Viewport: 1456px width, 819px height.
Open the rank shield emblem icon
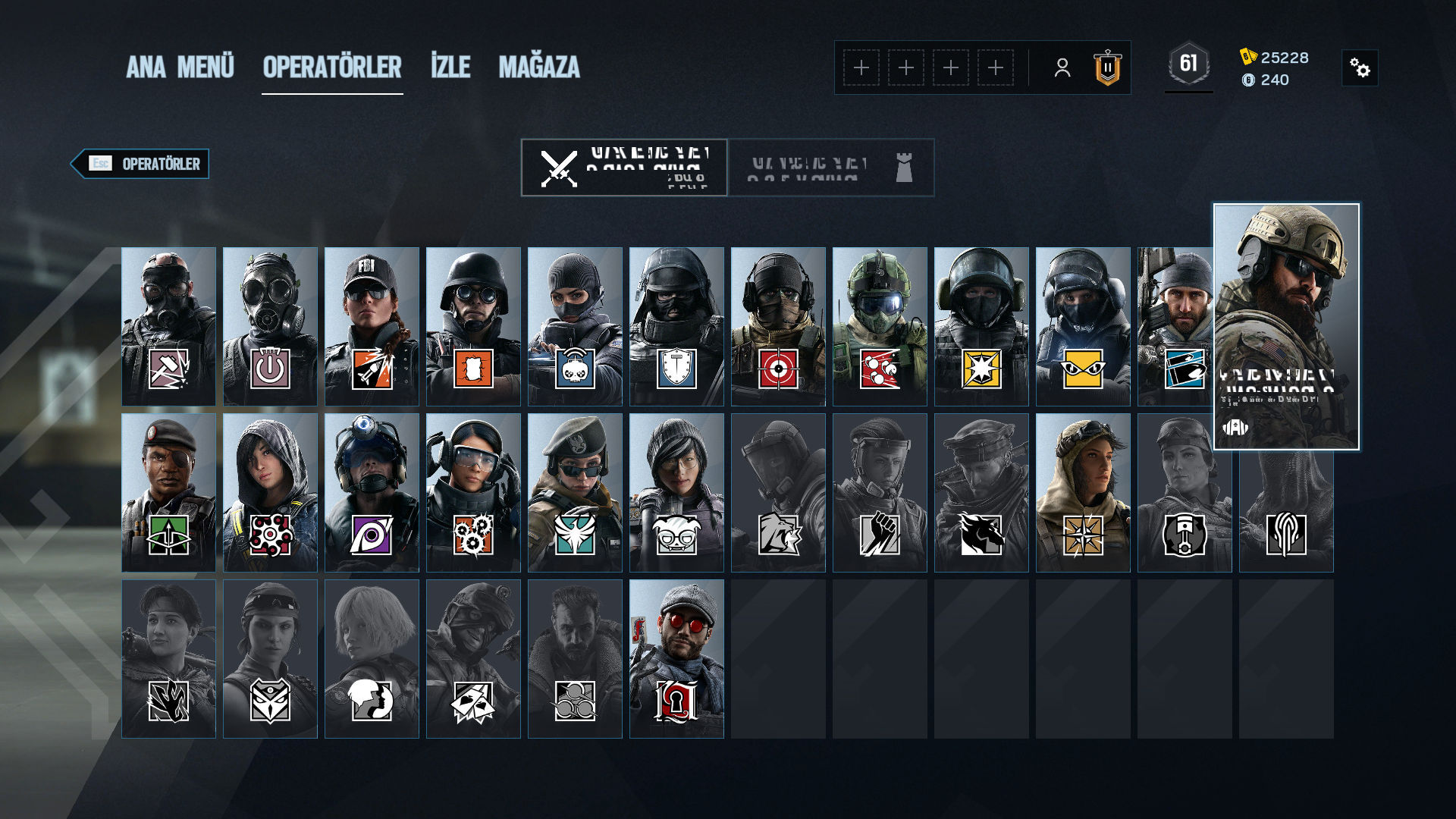pyautogui.click(x=1107, y=68)
